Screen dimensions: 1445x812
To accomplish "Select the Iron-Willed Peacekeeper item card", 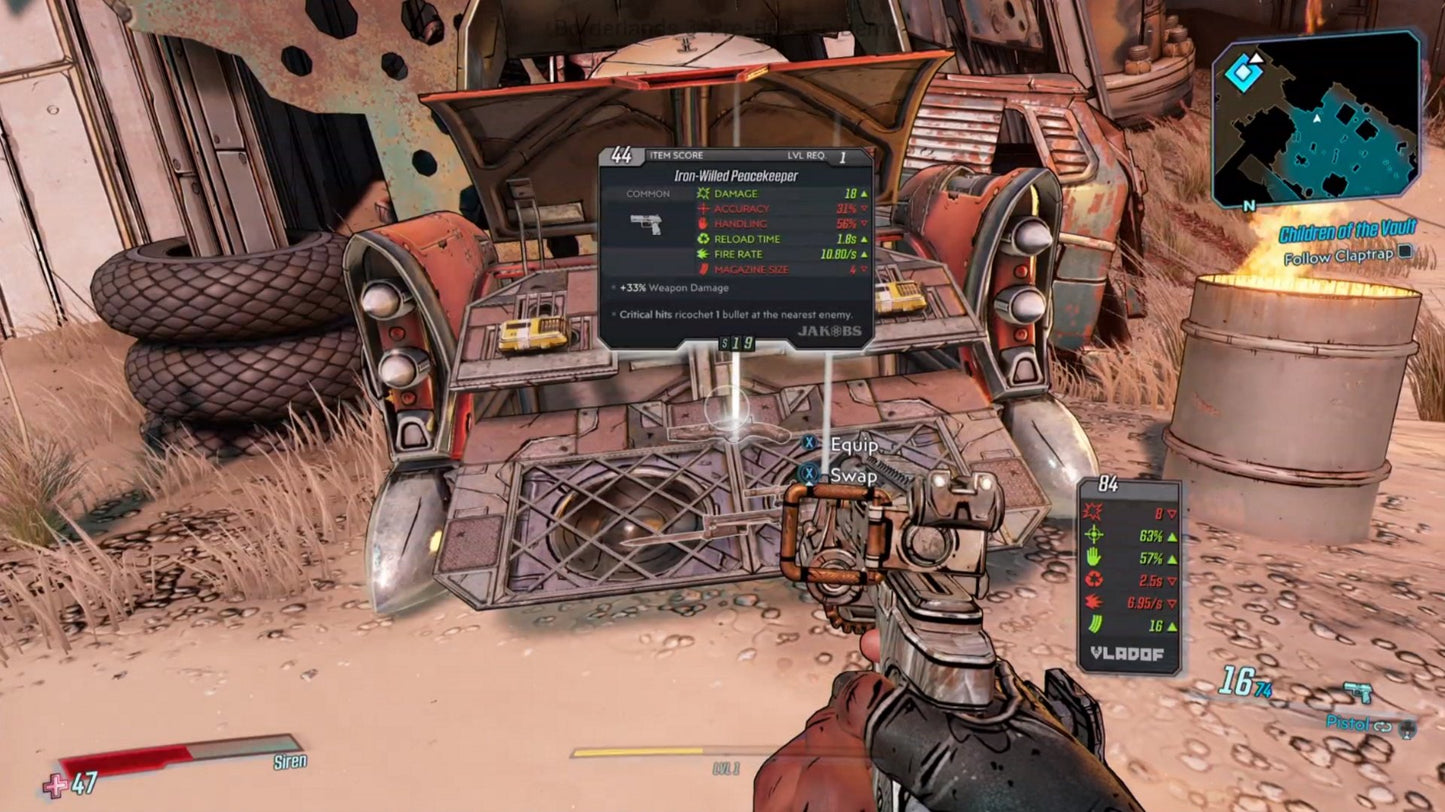I will (735, 248).
